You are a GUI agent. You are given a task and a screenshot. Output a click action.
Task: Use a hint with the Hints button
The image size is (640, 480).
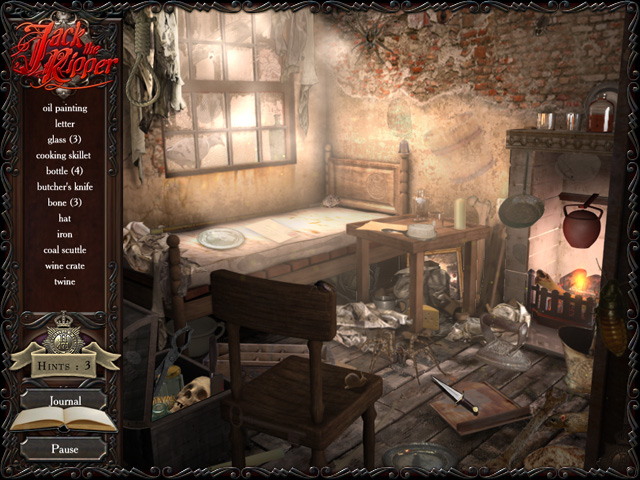pyautogui.click(x=64, y=364)
